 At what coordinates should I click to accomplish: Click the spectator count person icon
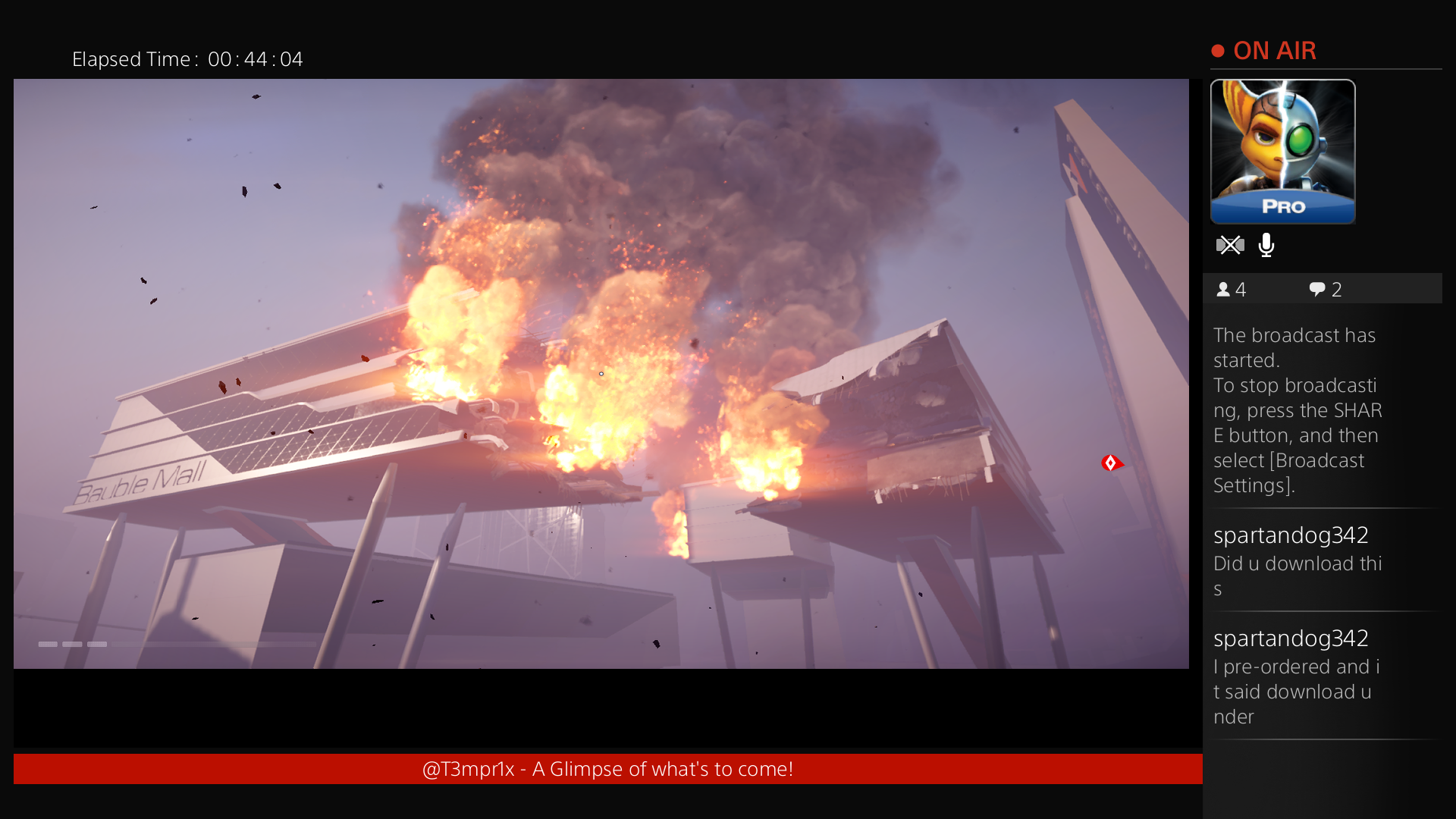click(x=1223, y=289)
